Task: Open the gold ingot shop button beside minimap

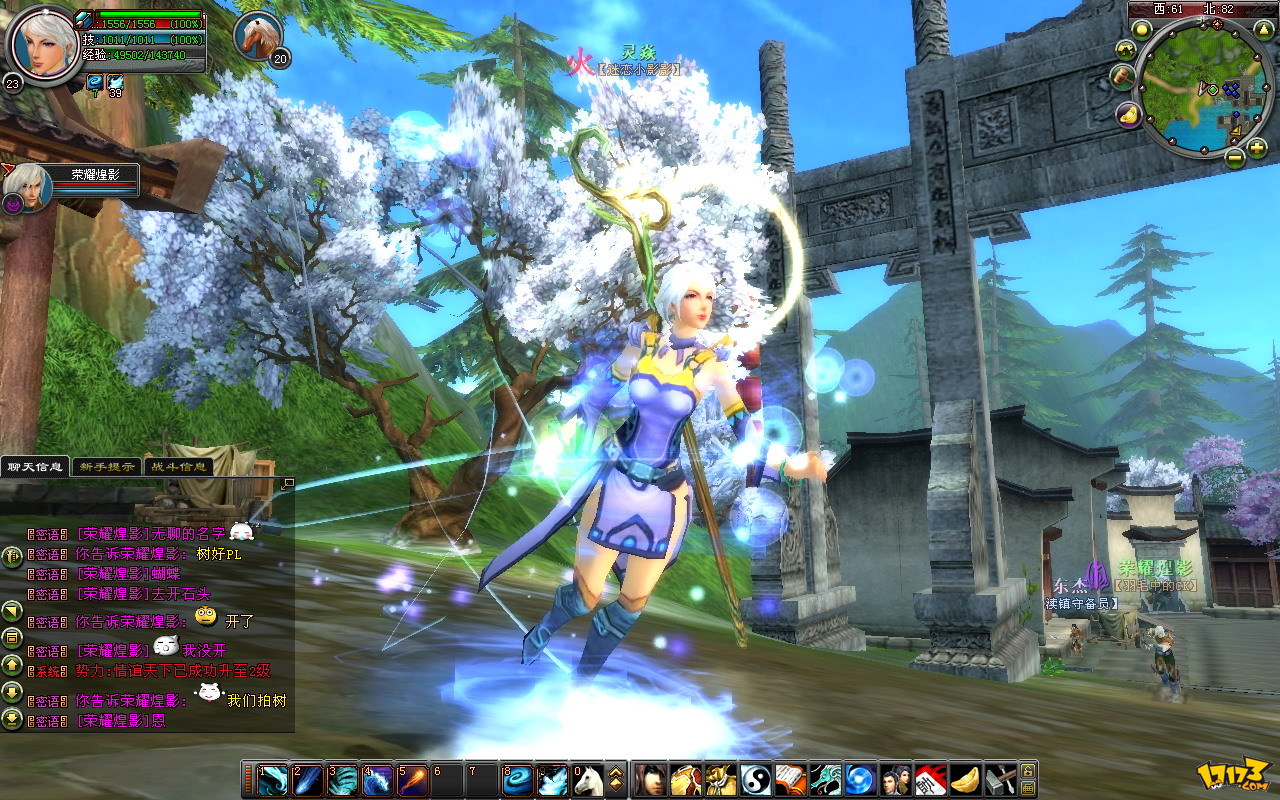Action: [x=1130, y=115]
